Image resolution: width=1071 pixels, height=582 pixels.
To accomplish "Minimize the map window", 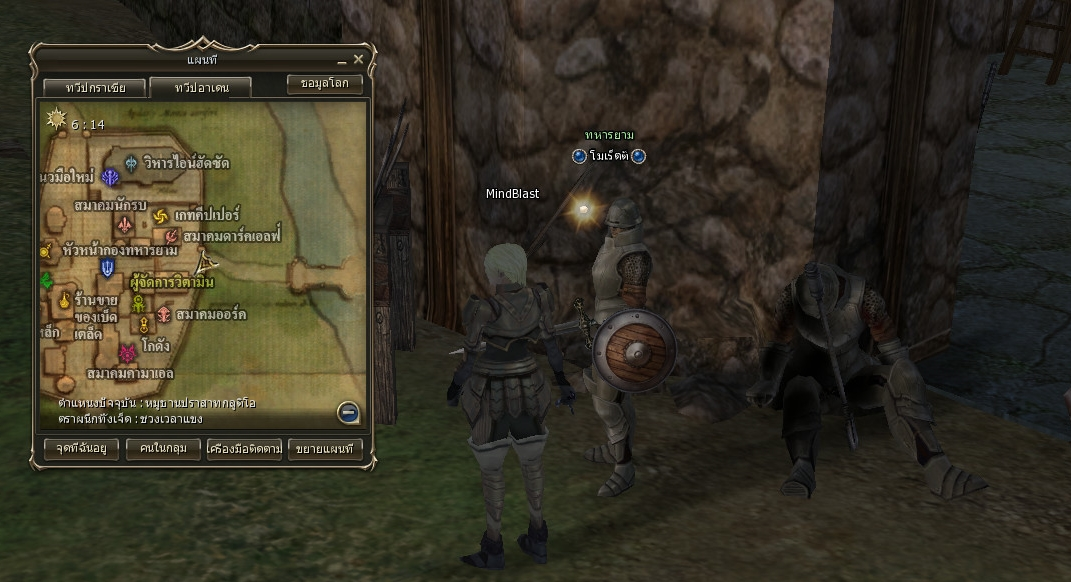I will 342,61.
